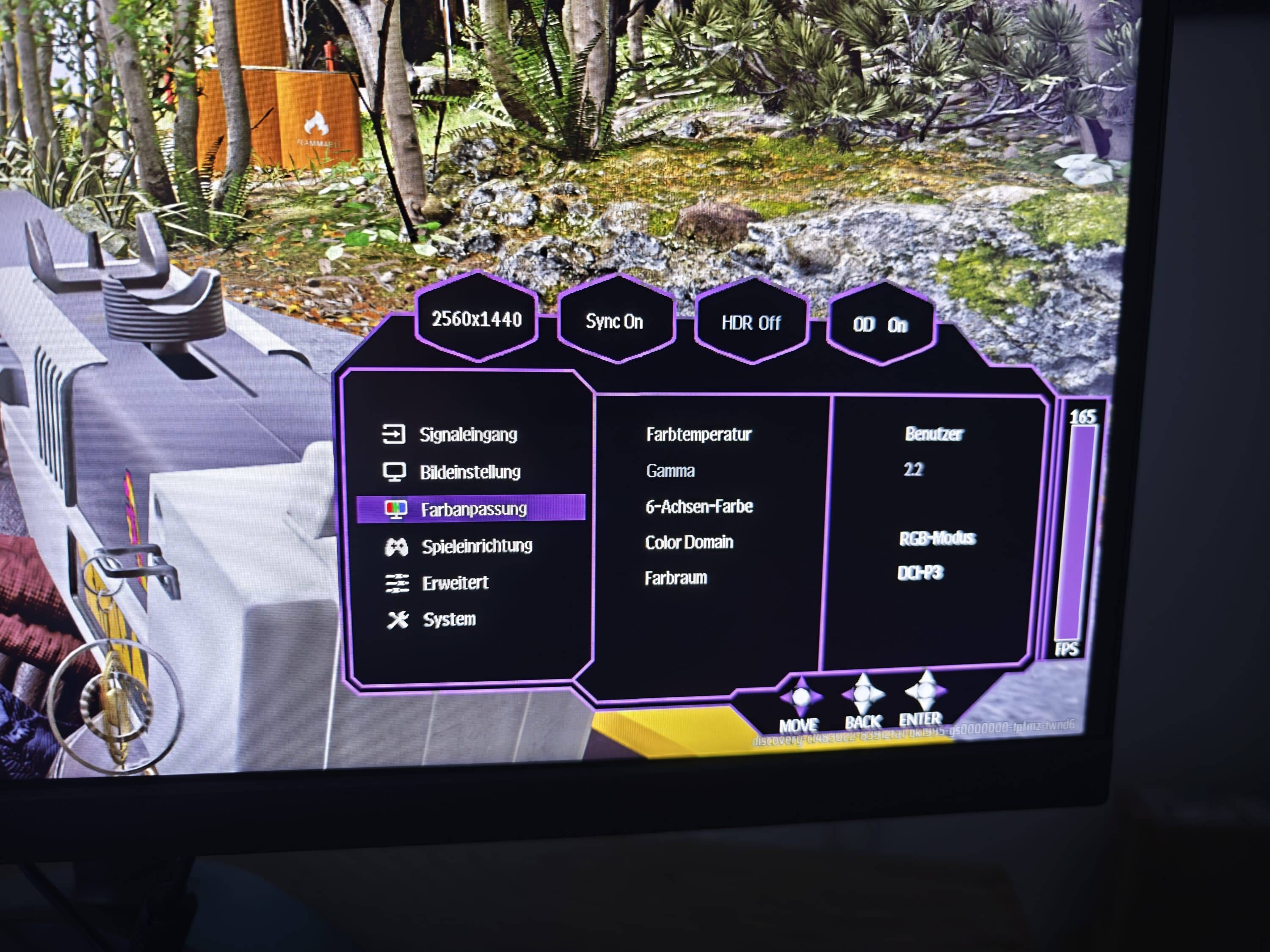The height and width of the screenshot is (952, 1270).
Task: Open the 6-Achsen-Farbe option
Action: click(x=699, y=507)
